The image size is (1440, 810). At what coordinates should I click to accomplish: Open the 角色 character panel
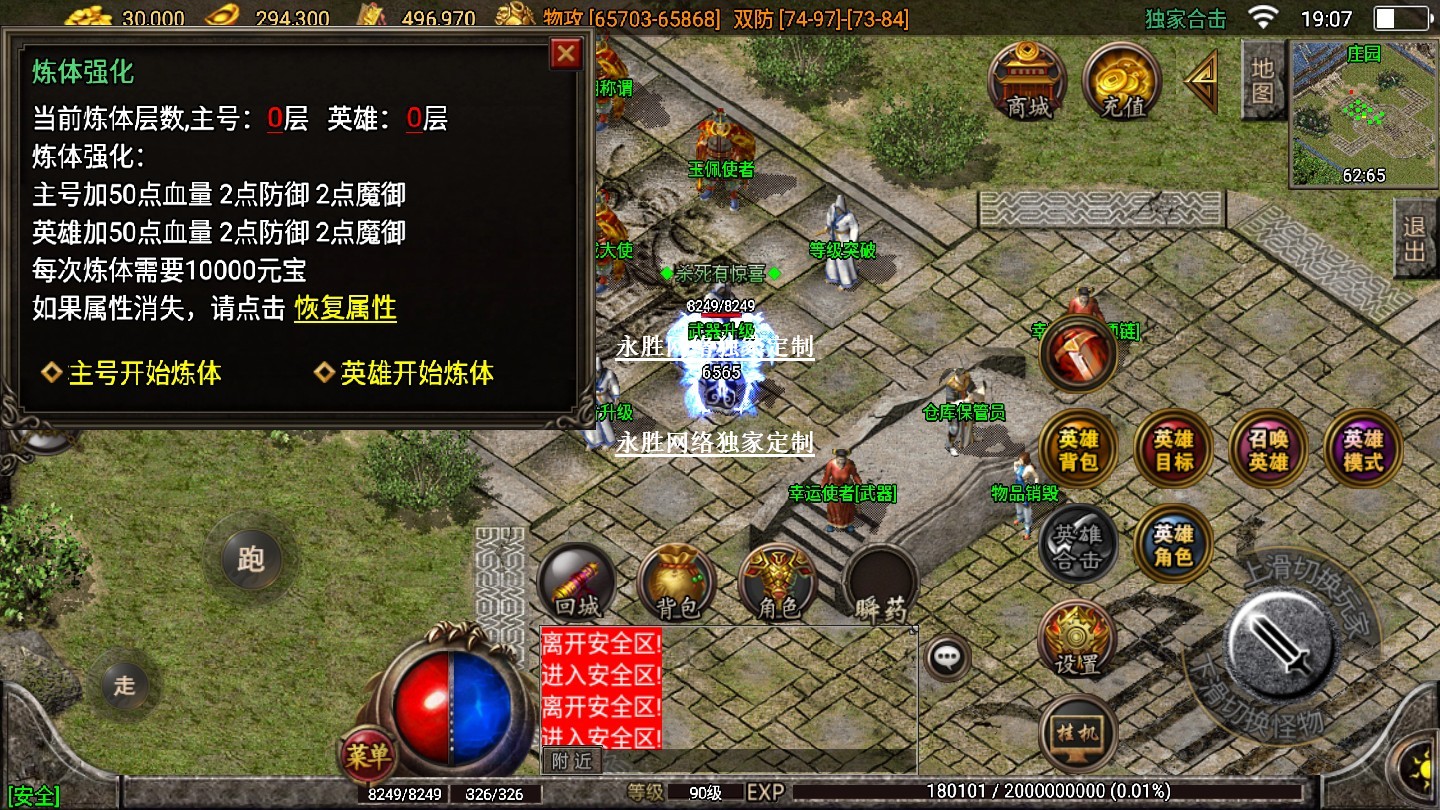(x=778, y=585)
